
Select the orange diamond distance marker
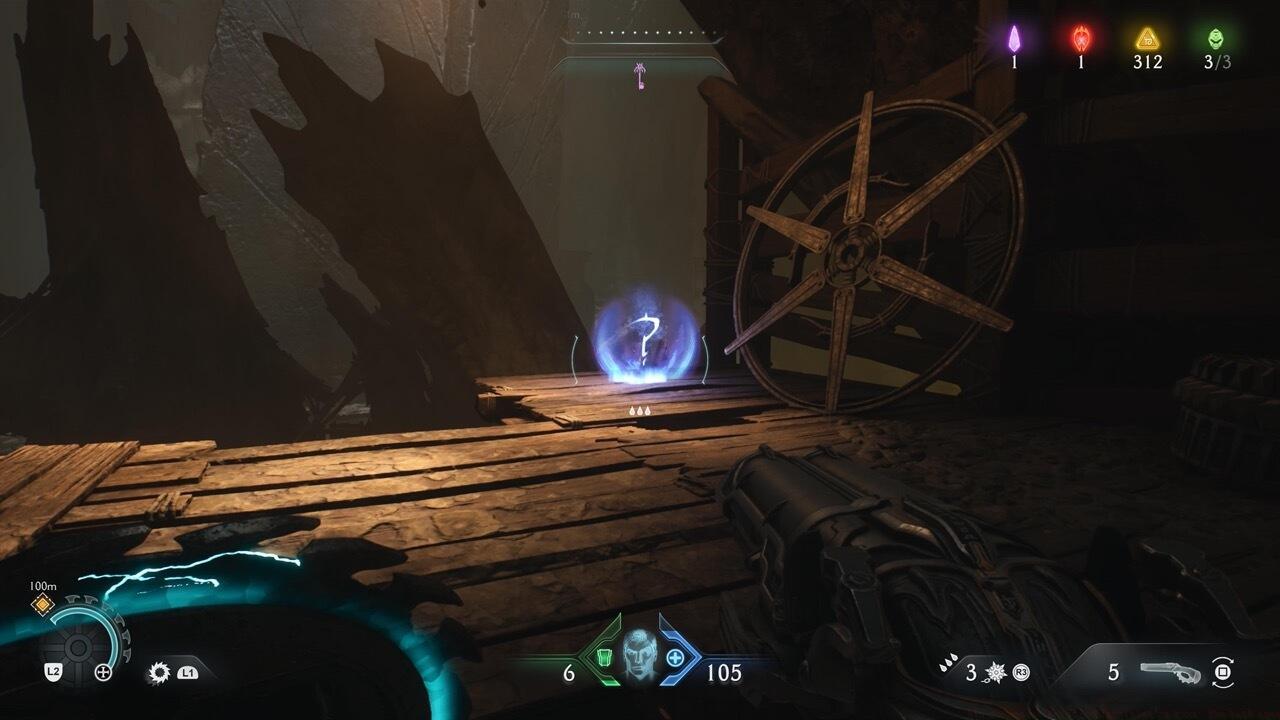pos(42,602)
